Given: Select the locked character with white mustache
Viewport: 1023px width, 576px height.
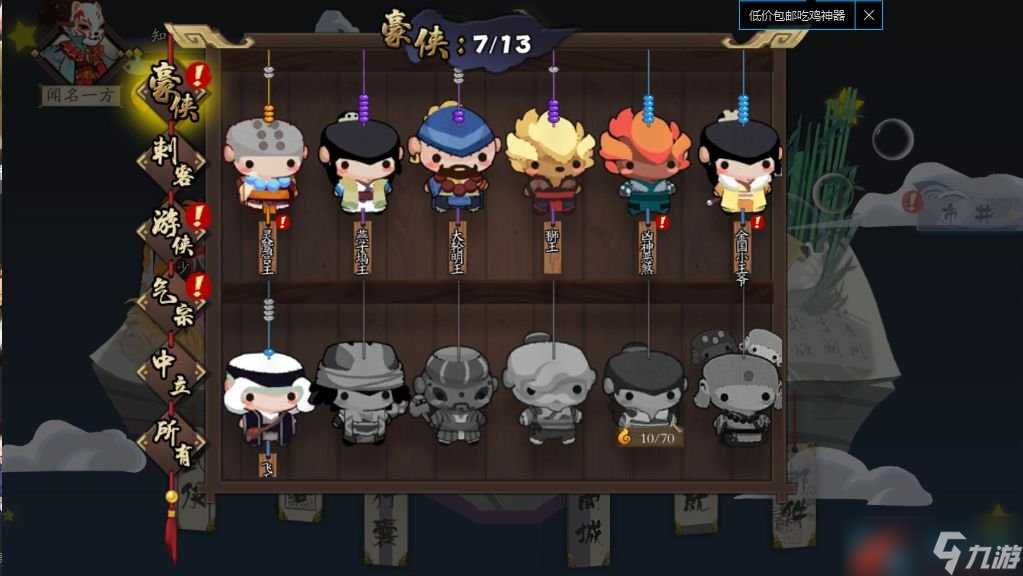Looking at the screenshot, I should click(550, 392).
